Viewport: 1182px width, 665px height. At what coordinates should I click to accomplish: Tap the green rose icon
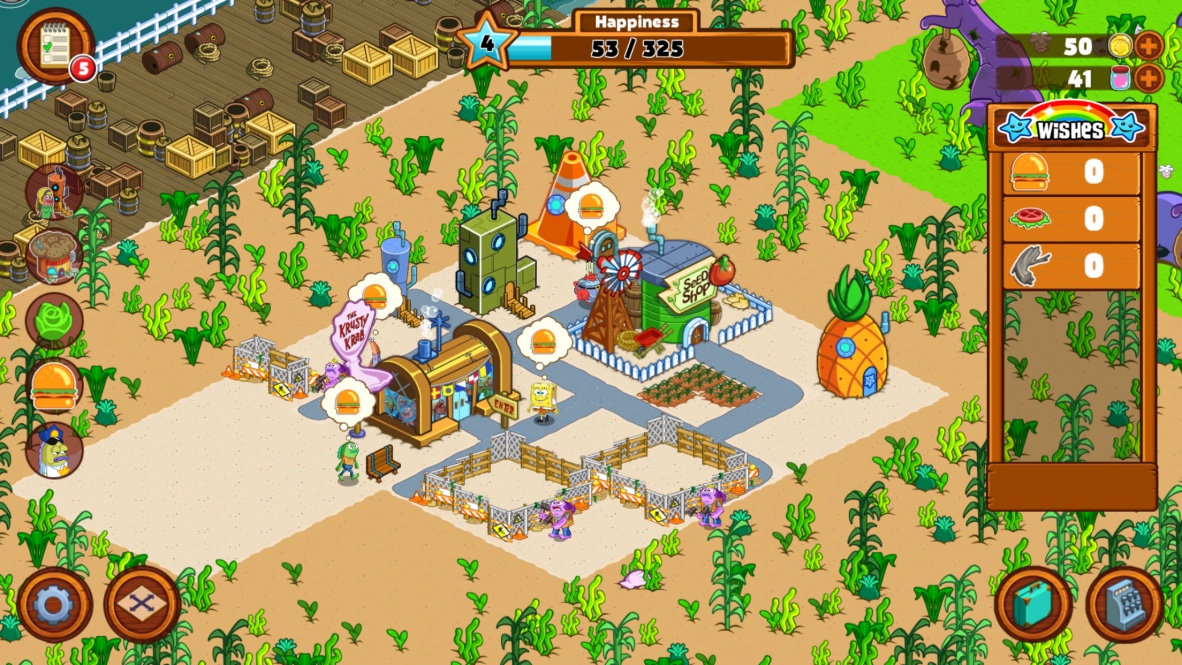(x=54, y=320)
